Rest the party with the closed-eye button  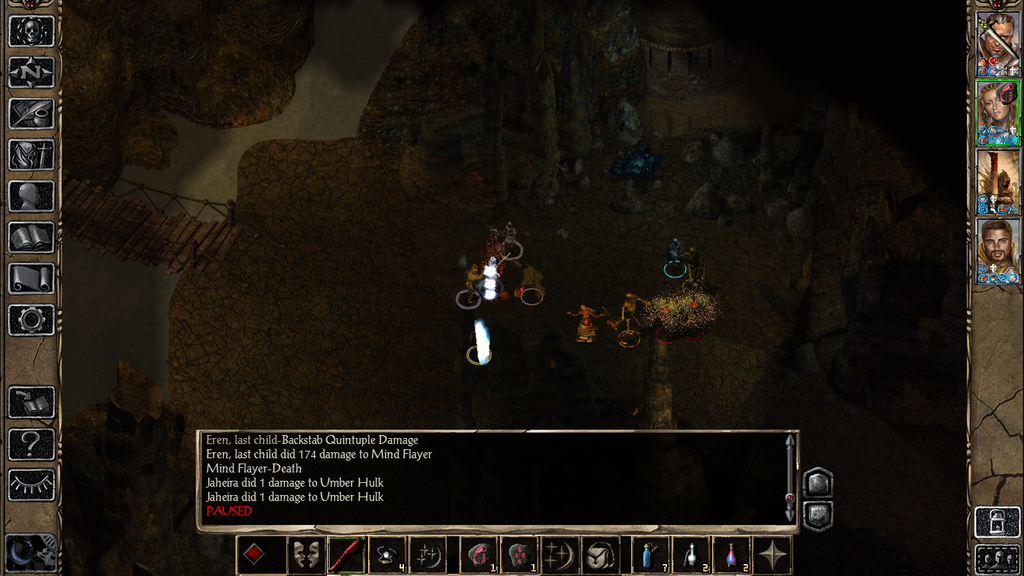coord(31,484)
